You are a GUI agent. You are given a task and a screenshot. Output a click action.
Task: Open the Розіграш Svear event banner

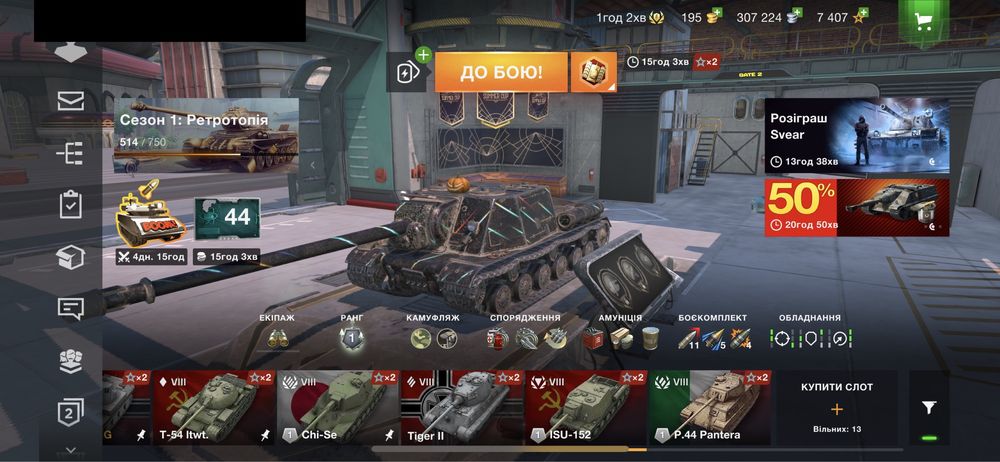[x=857, y=135]
